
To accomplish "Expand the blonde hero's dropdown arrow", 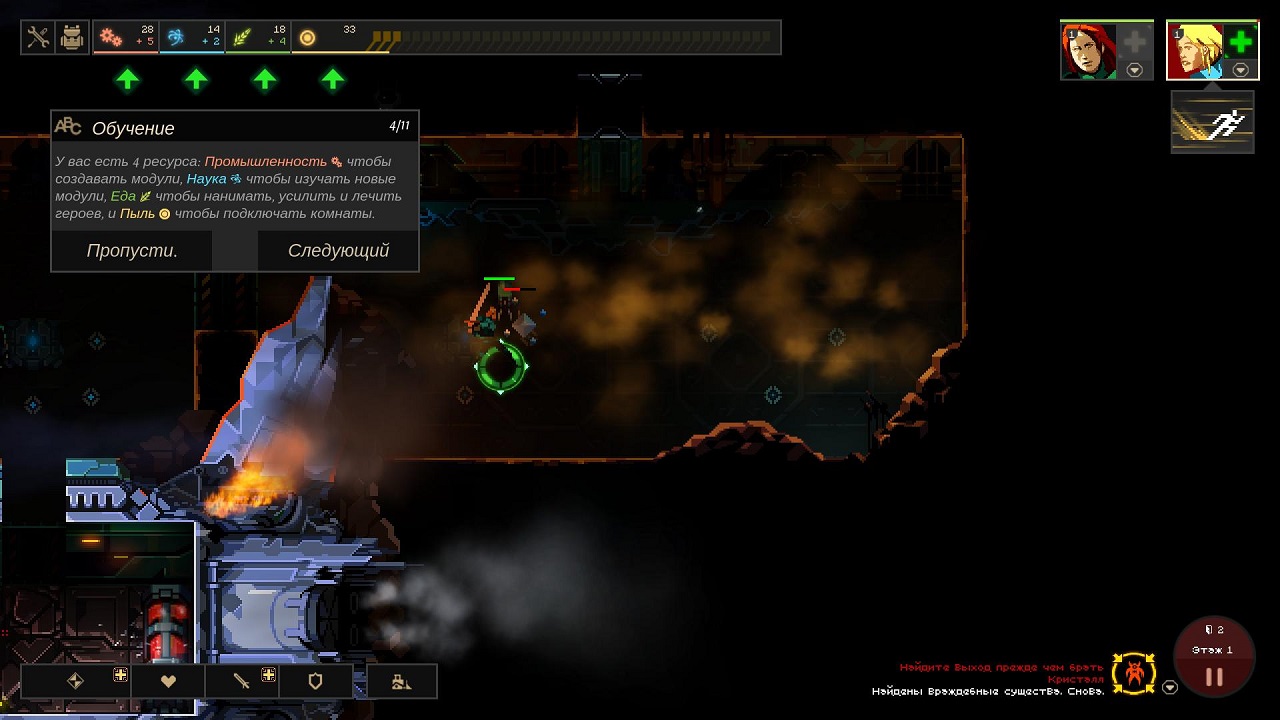I will point(1241,70).
